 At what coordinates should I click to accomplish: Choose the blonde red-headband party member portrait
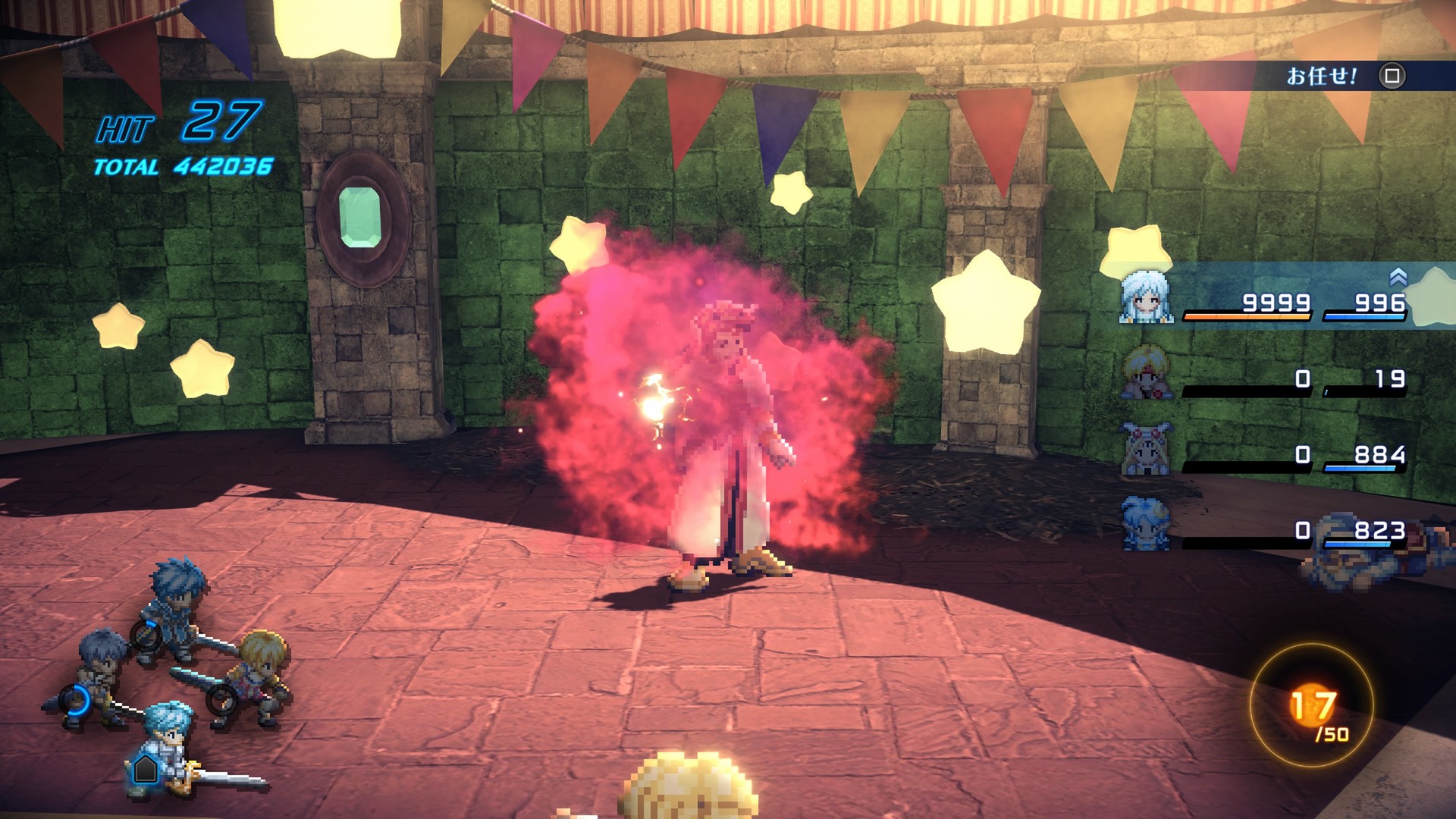pyautogui.click(x=1146, y=372)
